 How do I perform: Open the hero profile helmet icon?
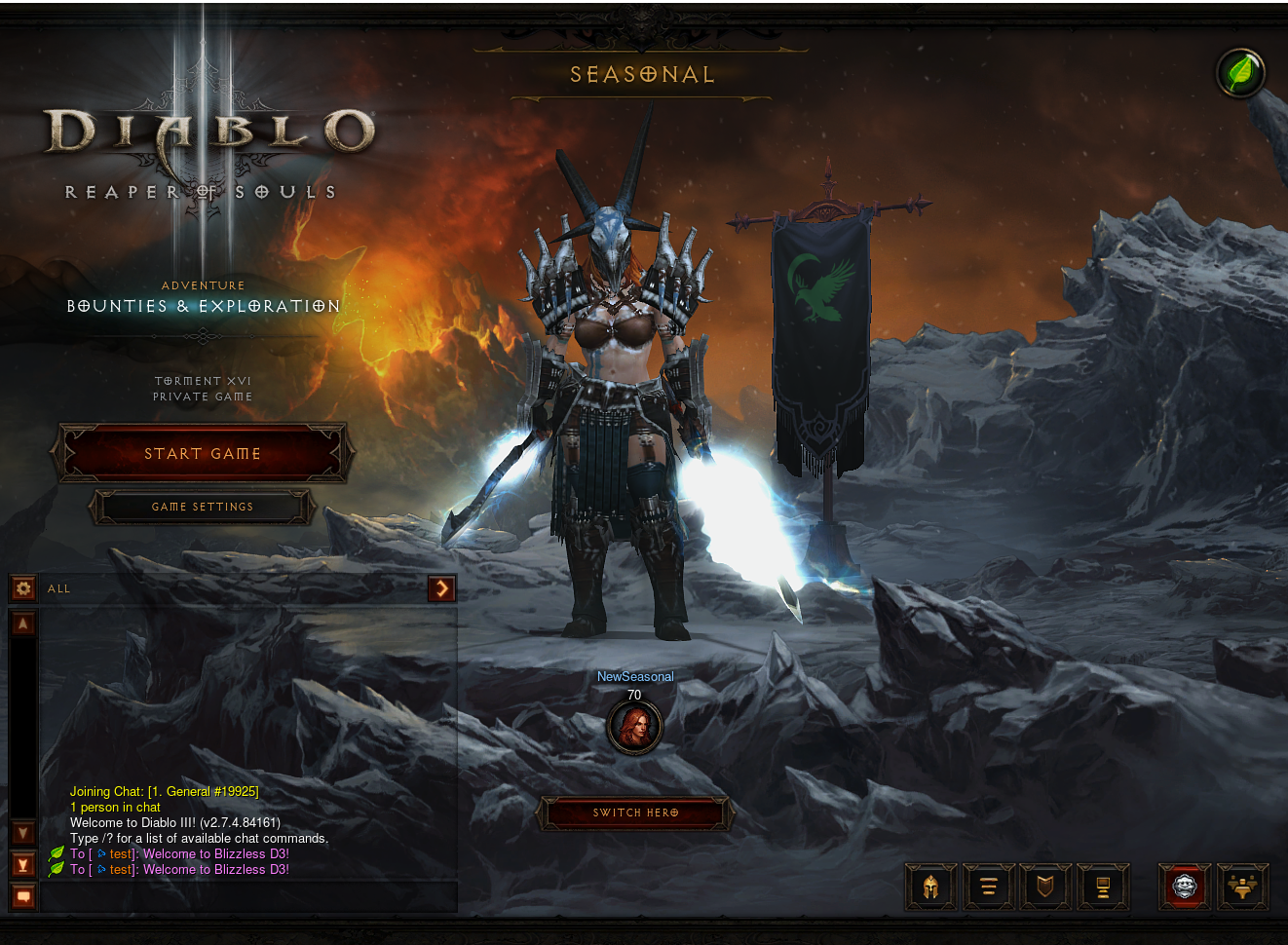pos(930,887)
